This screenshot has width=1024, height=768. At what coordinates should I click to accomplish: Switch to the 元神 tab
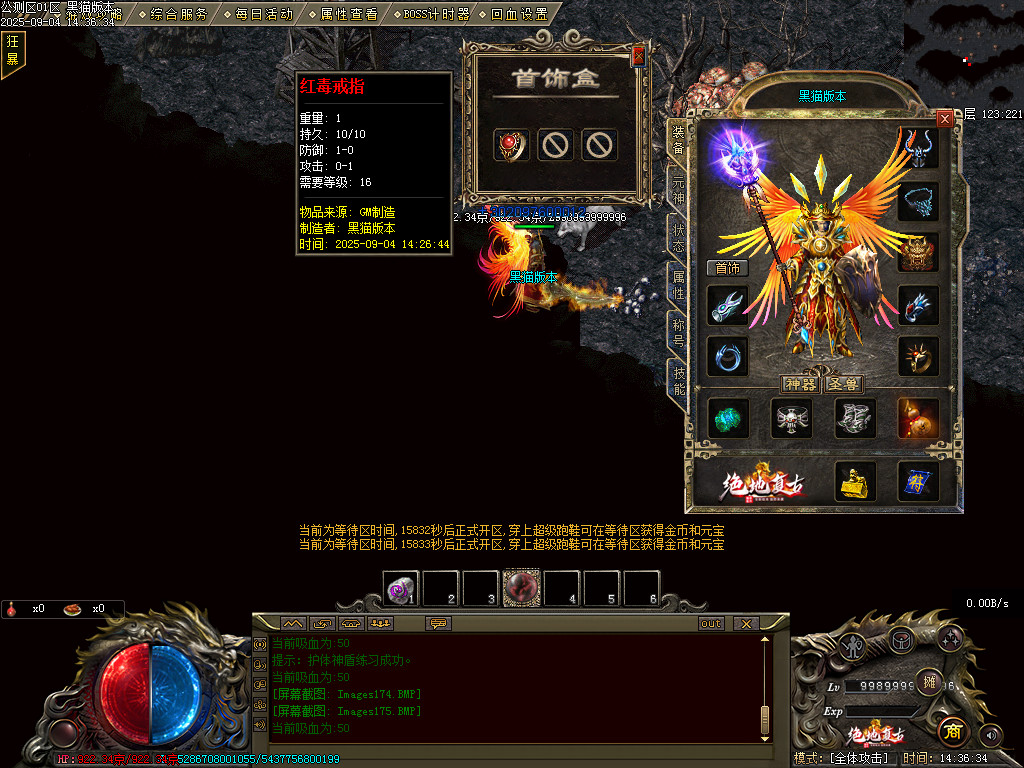point(678,191)
